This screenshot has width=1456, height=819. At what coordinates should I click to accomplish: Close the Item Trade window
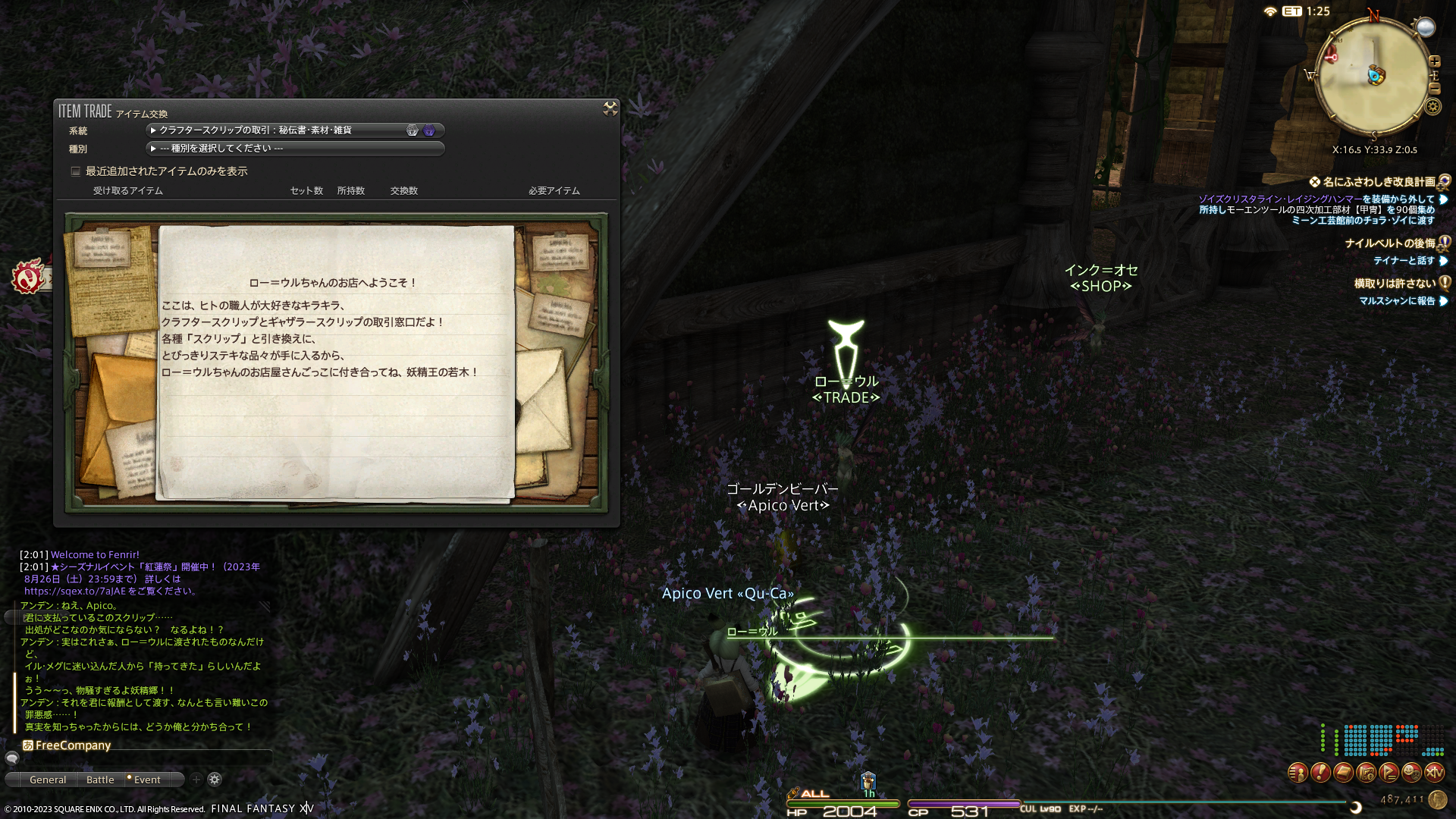tap(610, 109)
